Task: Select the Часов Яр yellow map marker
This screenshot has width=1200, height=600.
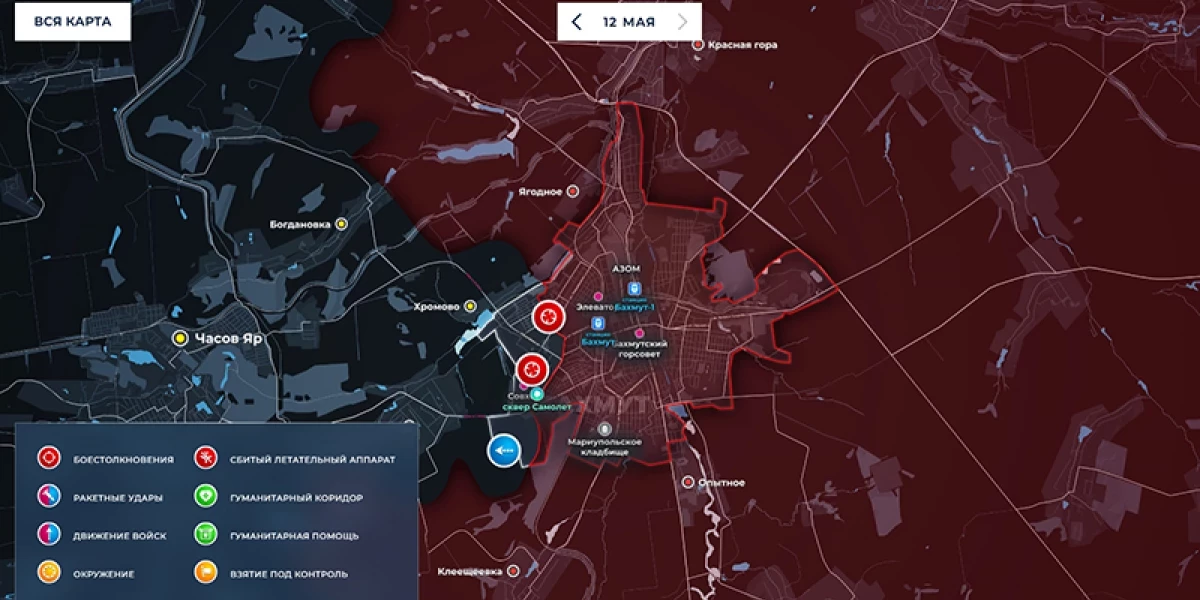Action: pos(180,338)
